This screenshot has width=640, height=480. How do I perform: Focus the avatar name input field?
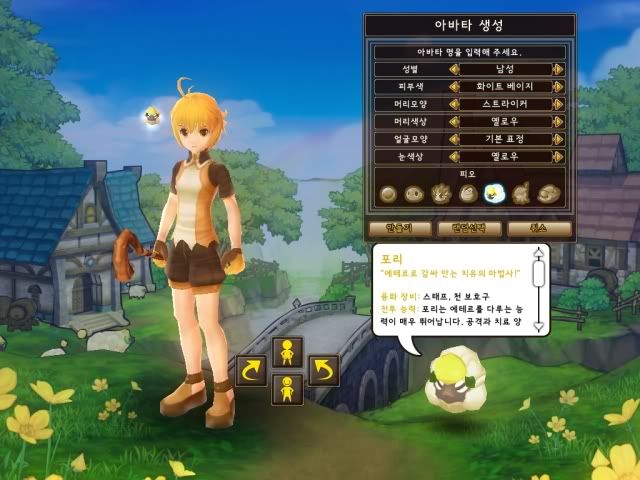pos(469,51)
